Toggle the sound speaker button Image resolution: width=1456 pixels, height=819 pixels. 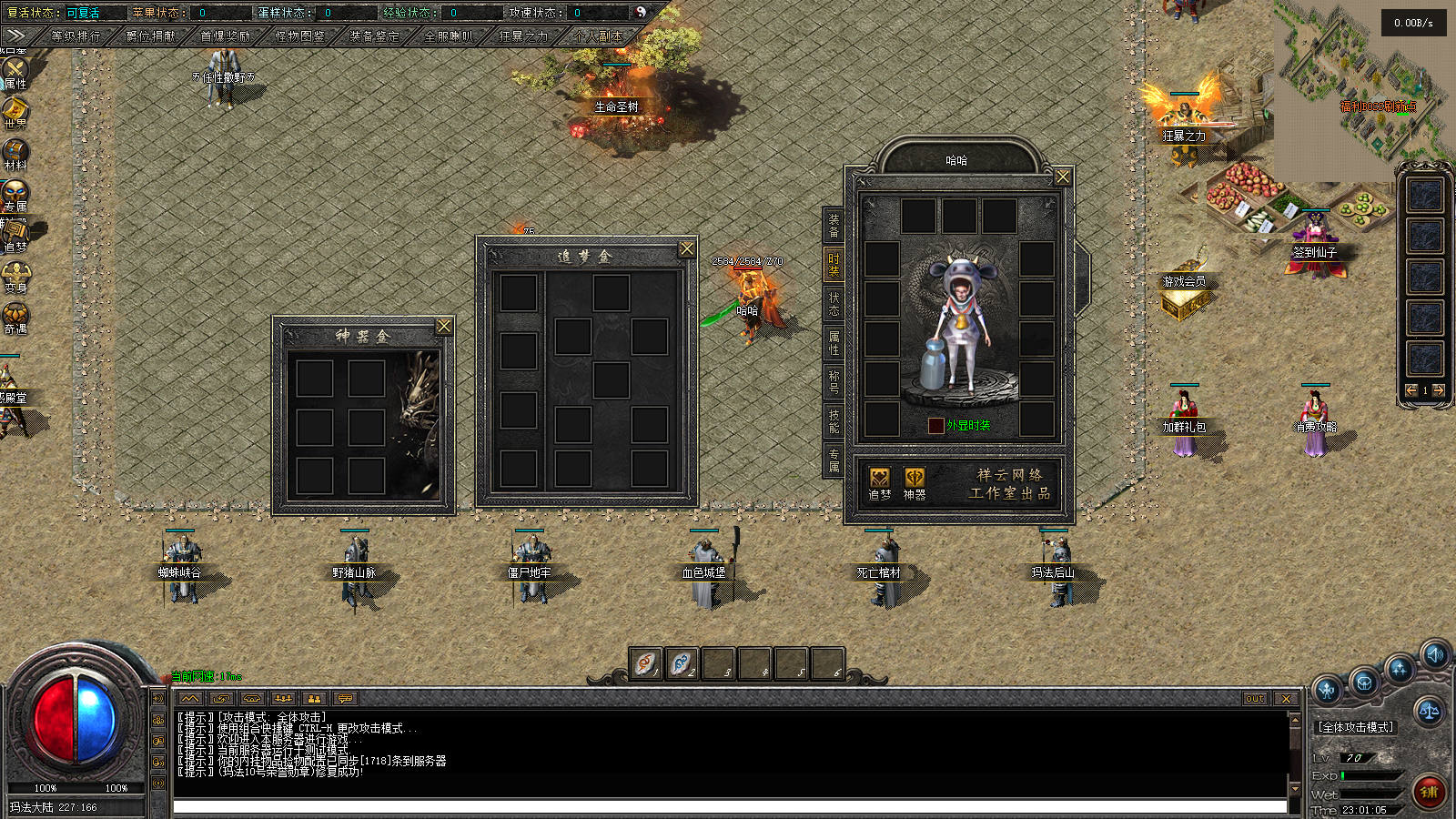[1435, 654]
